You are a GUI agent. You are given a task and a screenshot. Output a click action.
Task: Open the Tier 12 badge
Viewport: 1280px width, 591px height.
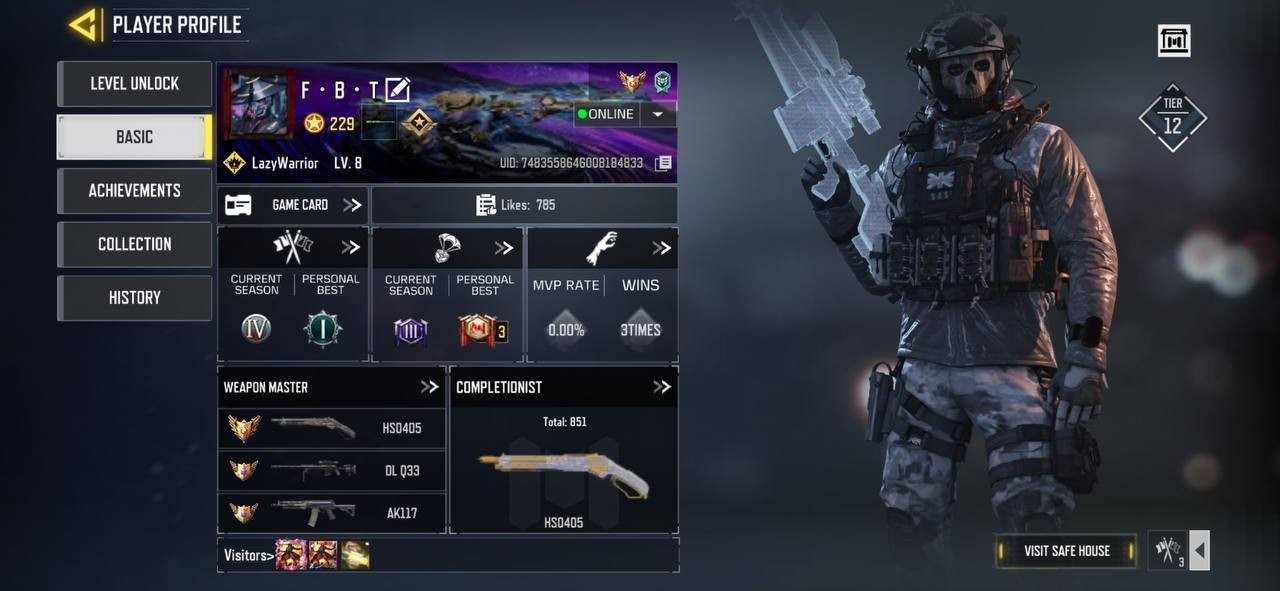1172,118
